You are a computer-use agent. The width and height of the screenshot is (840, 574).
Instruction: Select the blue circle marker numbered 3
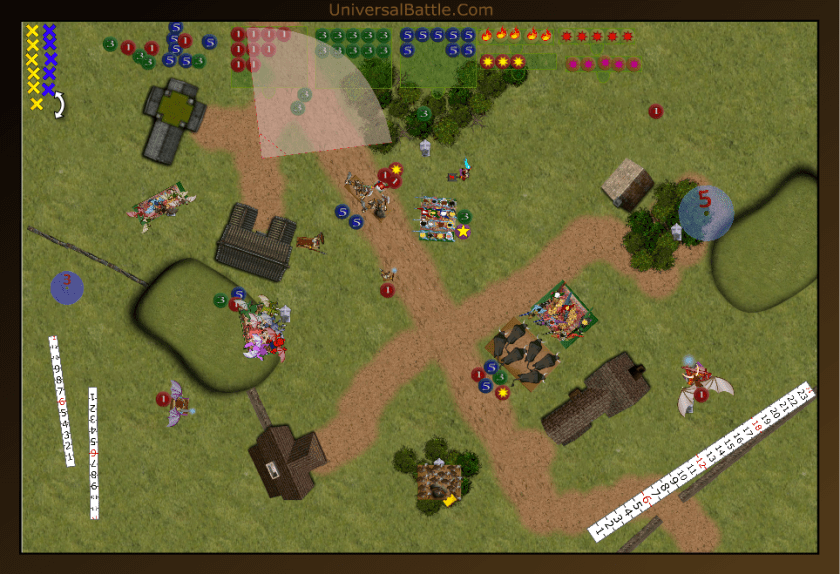67,286
